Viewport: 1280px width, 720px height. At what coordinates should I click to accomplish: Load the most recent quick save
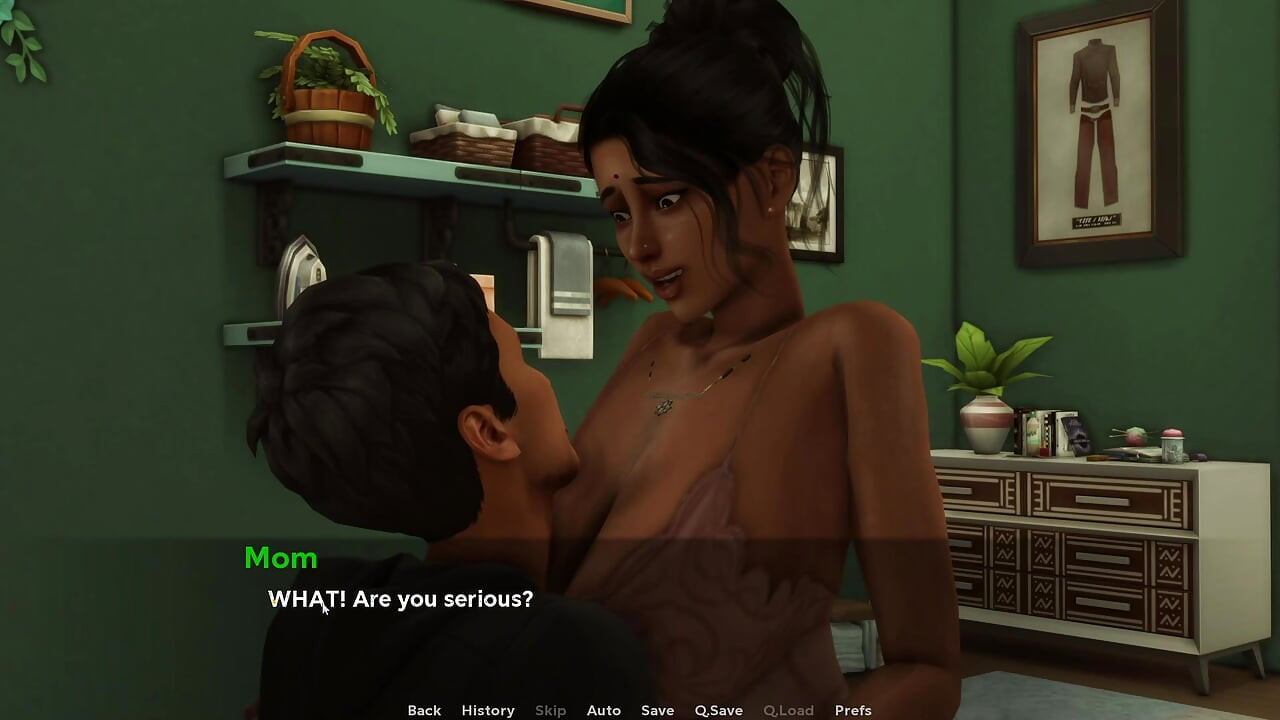click(788, 710)
